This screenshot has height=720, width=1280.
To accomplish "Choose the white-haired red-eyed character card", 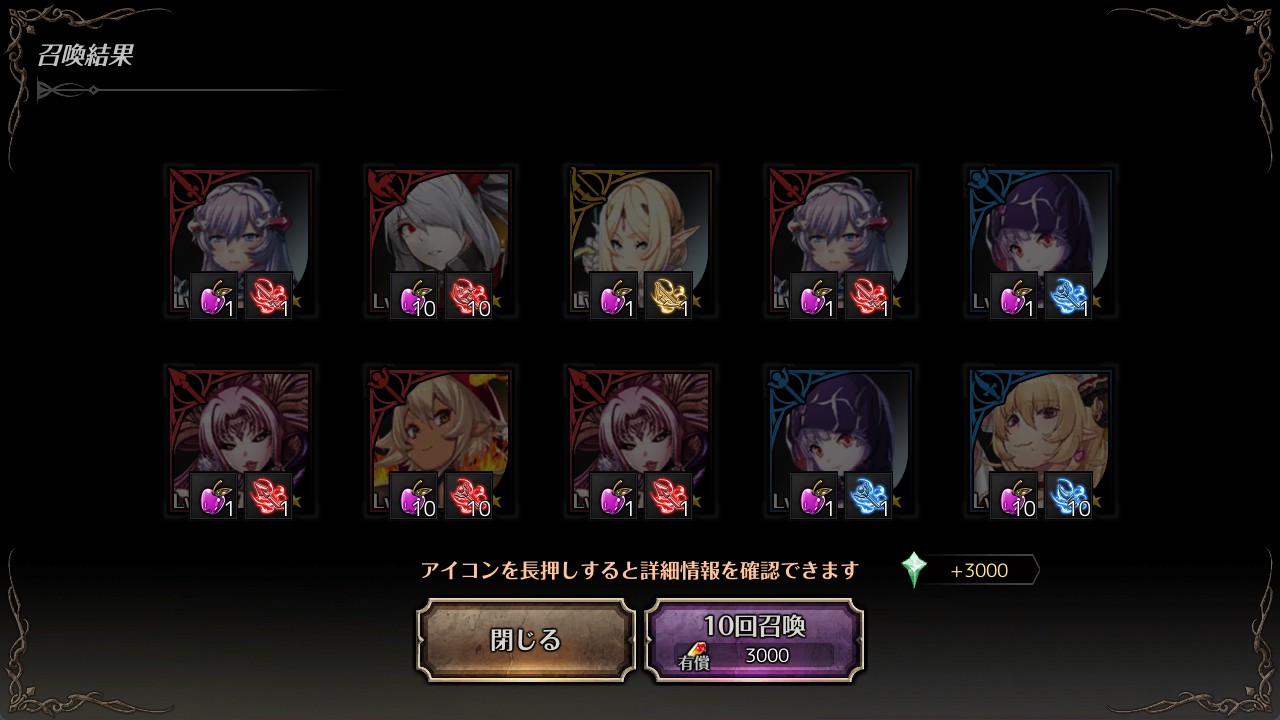I will point(440,242).
